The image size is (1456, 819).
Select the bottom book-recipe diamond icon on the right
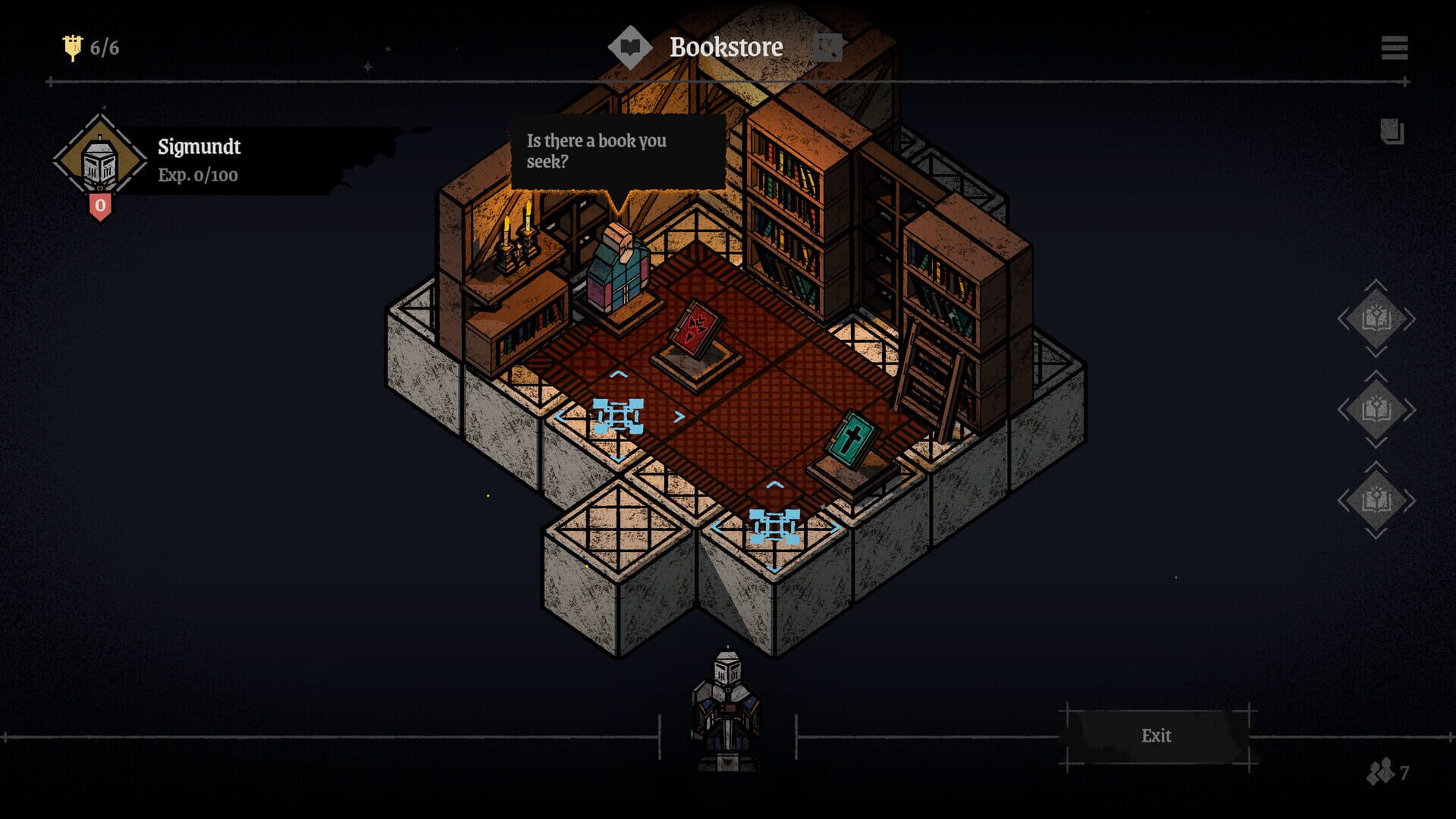pos(1376,498)
